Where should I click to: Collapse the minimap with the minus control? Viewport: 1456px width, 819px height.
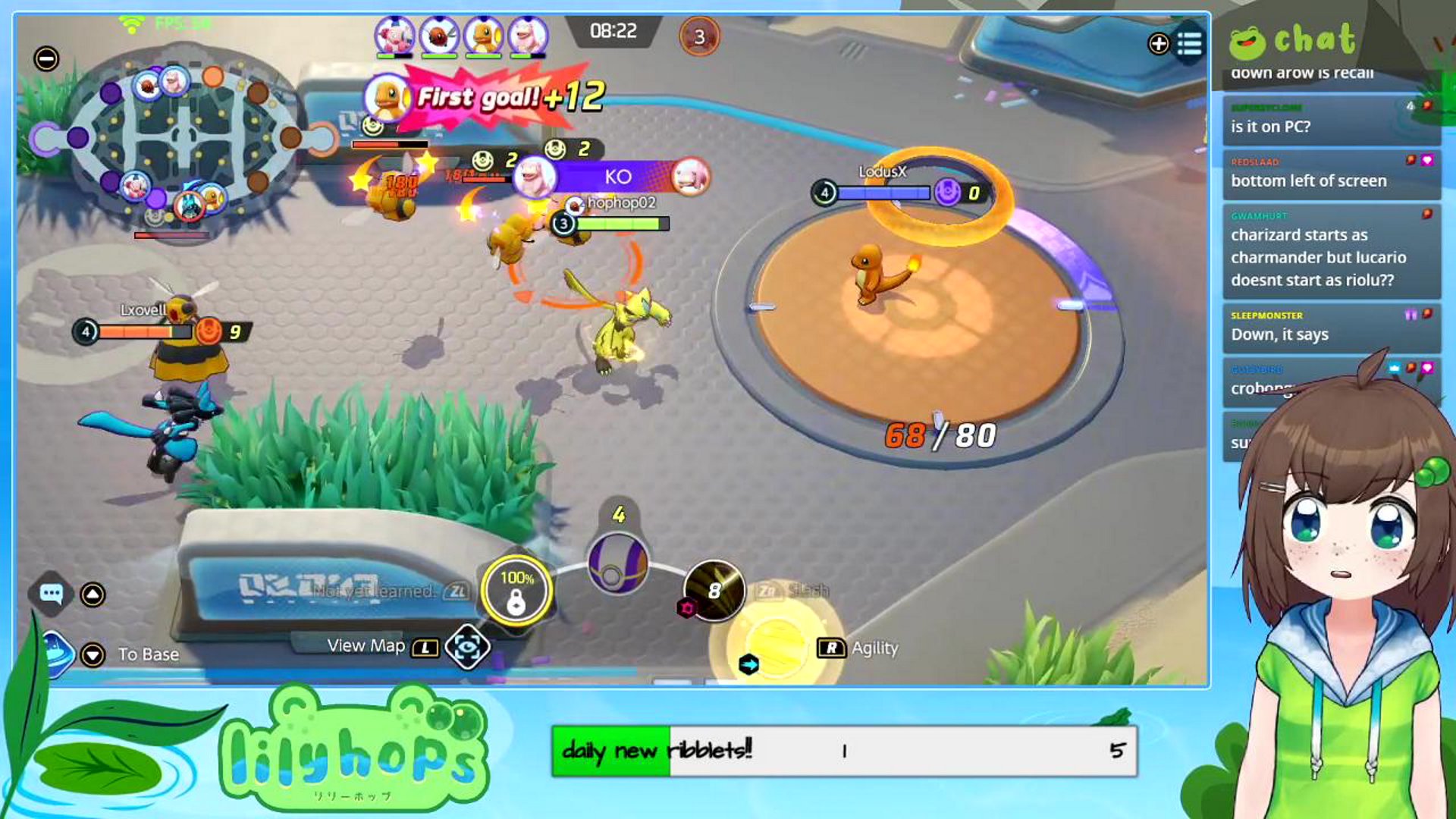point(45,56)
